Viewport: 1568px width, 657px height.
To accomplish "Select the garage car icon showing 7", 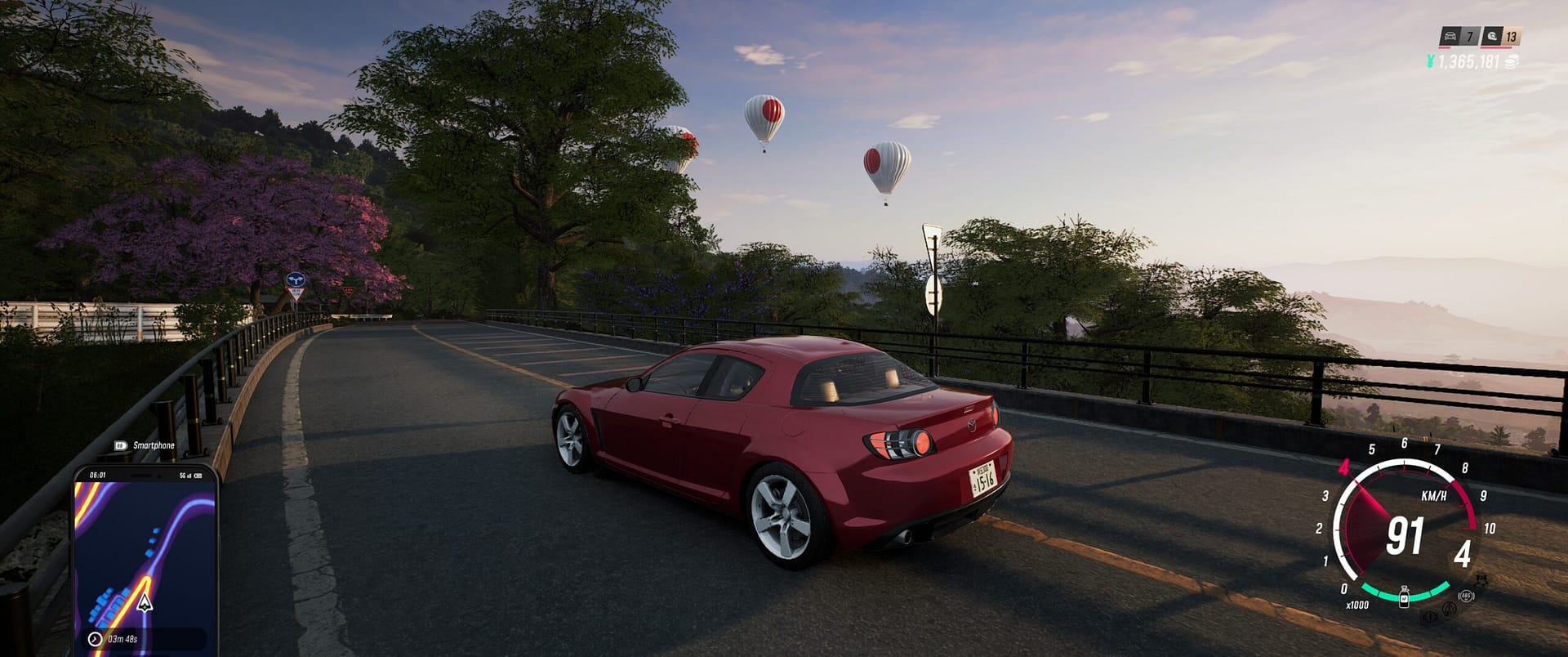I will (x=1450, y=36).
